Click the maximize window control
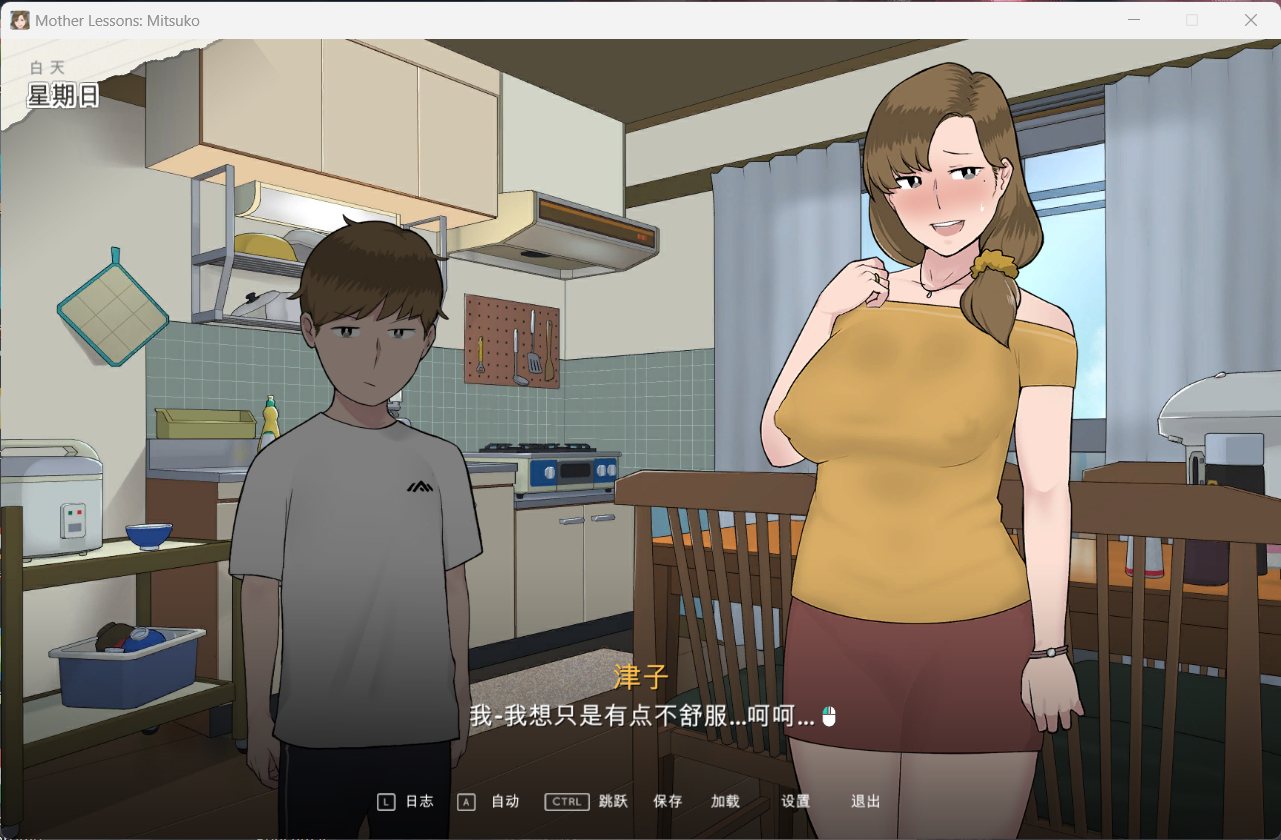The width and height of the screenshot is (1281, 840). coord(1192,20)
